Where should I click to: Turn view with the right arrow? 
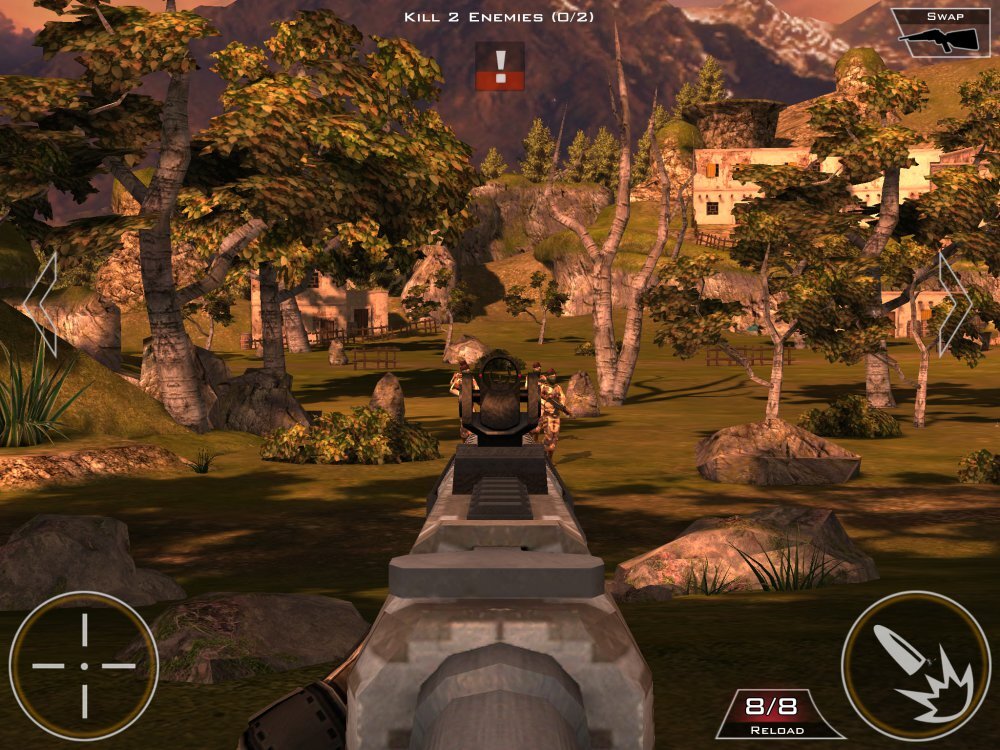tap(954, 304)
